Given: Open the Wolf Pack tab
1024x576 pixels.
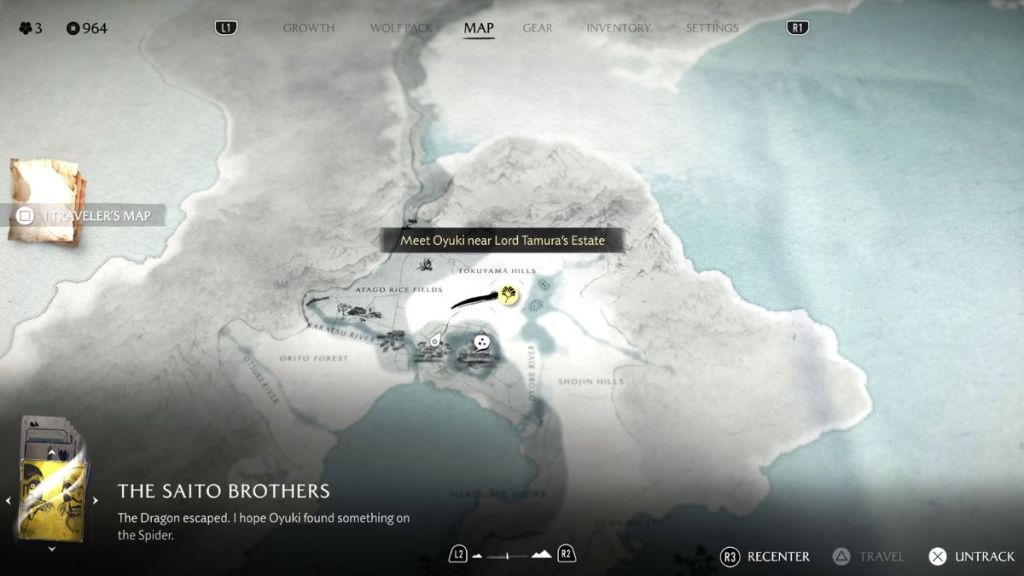Looking at the screenshot, I should coord(401,28).
